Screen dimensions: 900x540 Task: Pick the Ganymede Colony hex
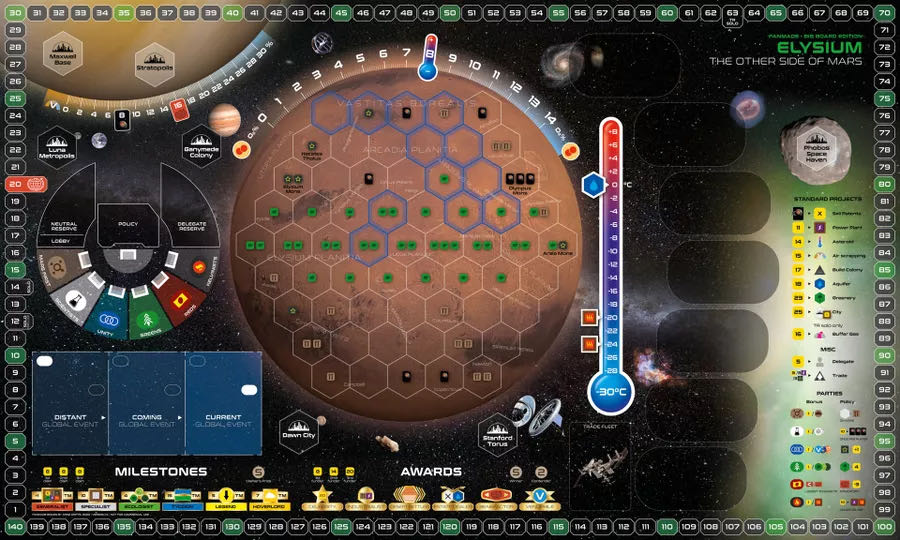[x=201, y=148]
